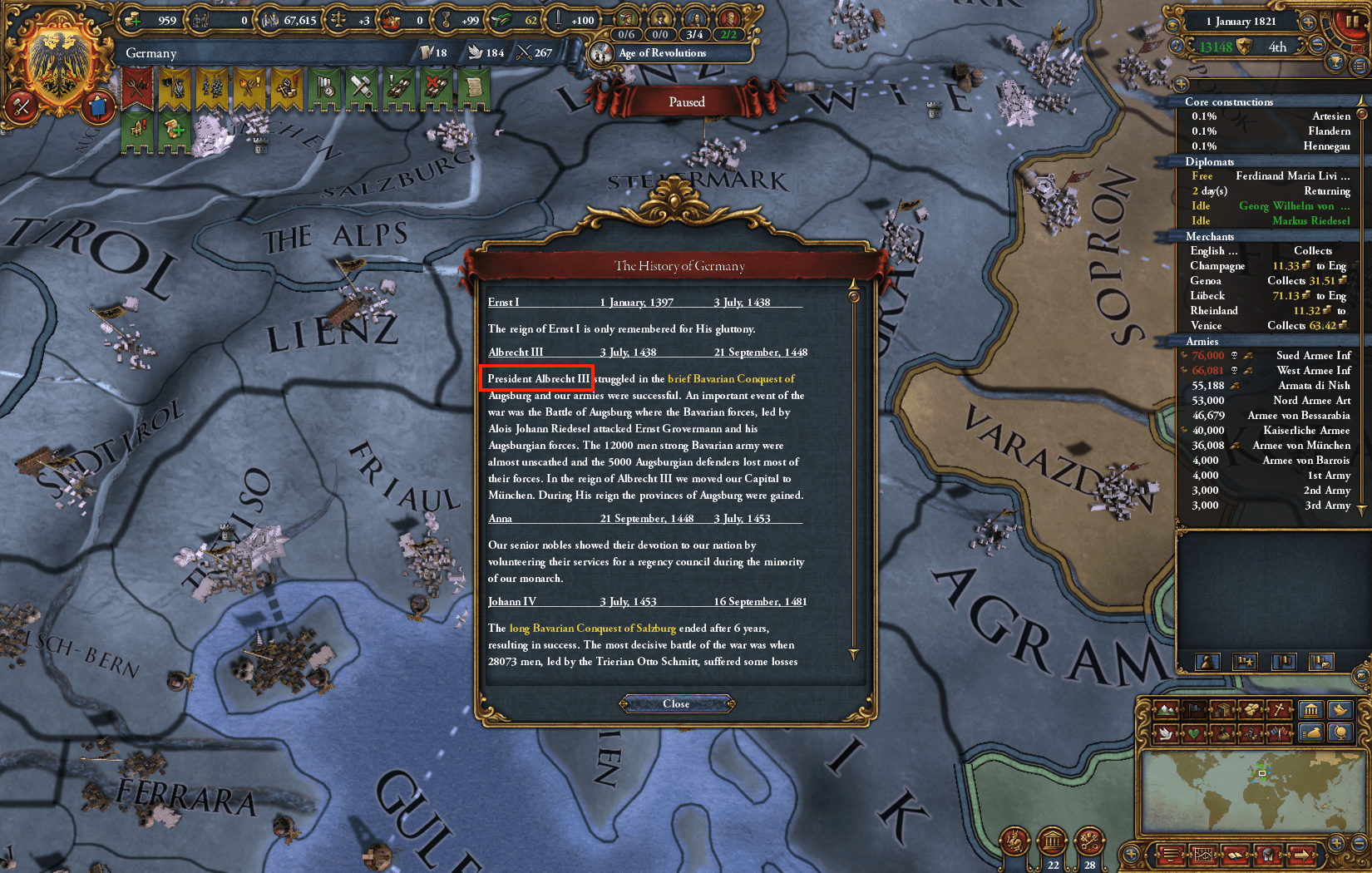Select the religious map mode cross icon
1372x873 pixels.
(1281, 710)
